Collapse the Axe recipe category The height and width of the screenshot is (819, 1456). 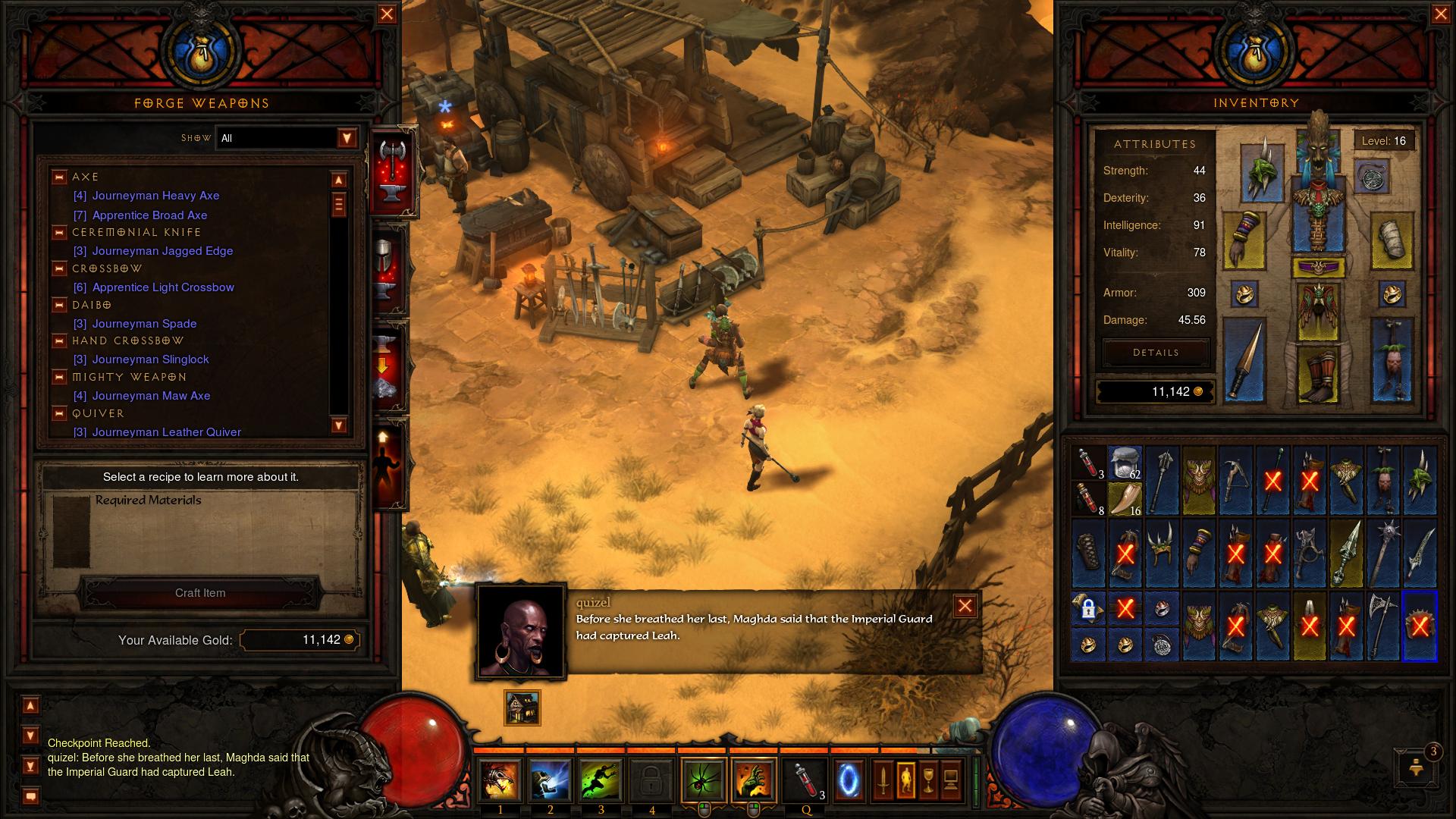pos(59,177)
